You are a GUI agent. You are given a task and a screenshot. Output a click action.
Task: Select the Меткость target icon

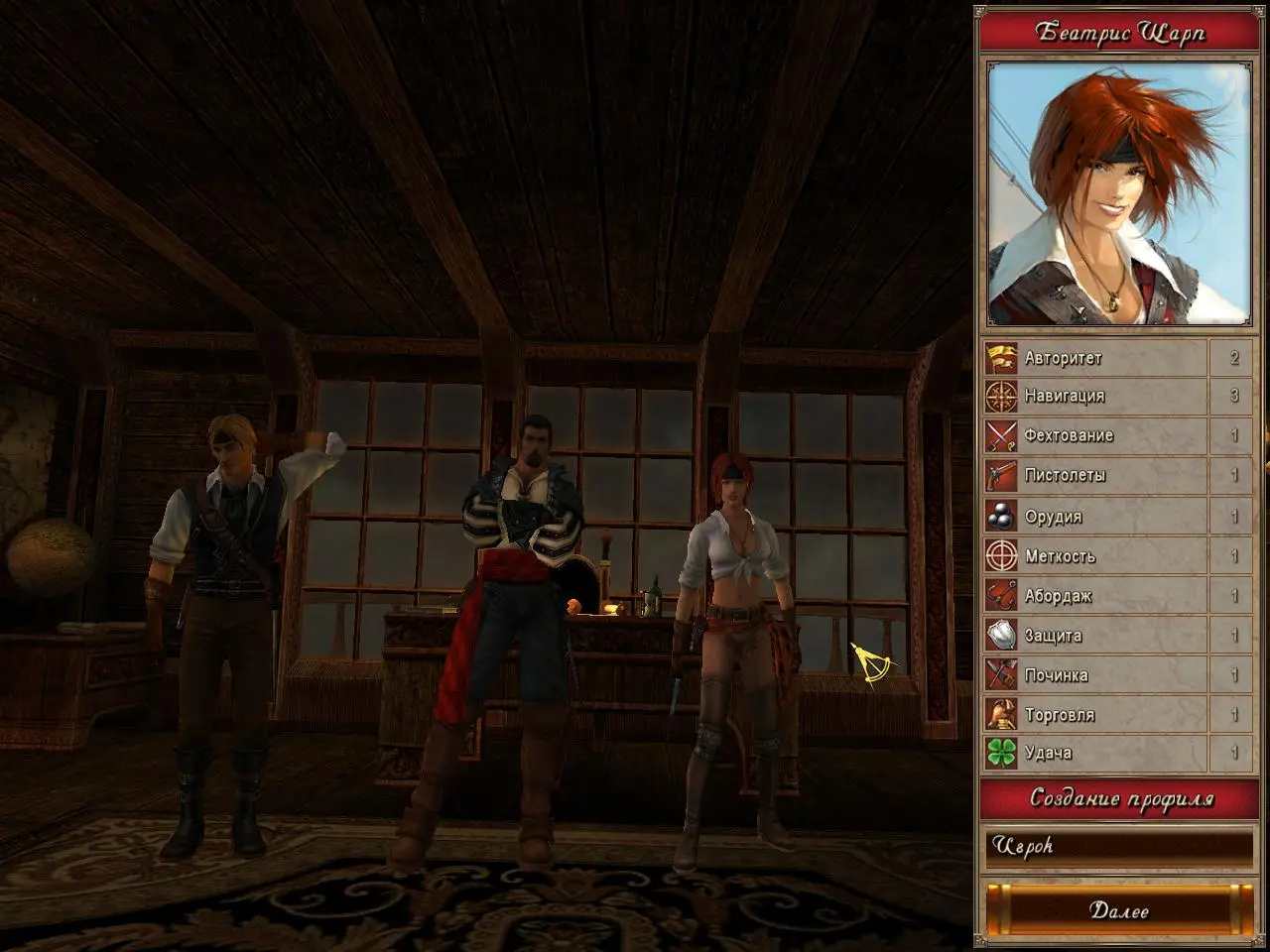click(x=1001, y=556)
